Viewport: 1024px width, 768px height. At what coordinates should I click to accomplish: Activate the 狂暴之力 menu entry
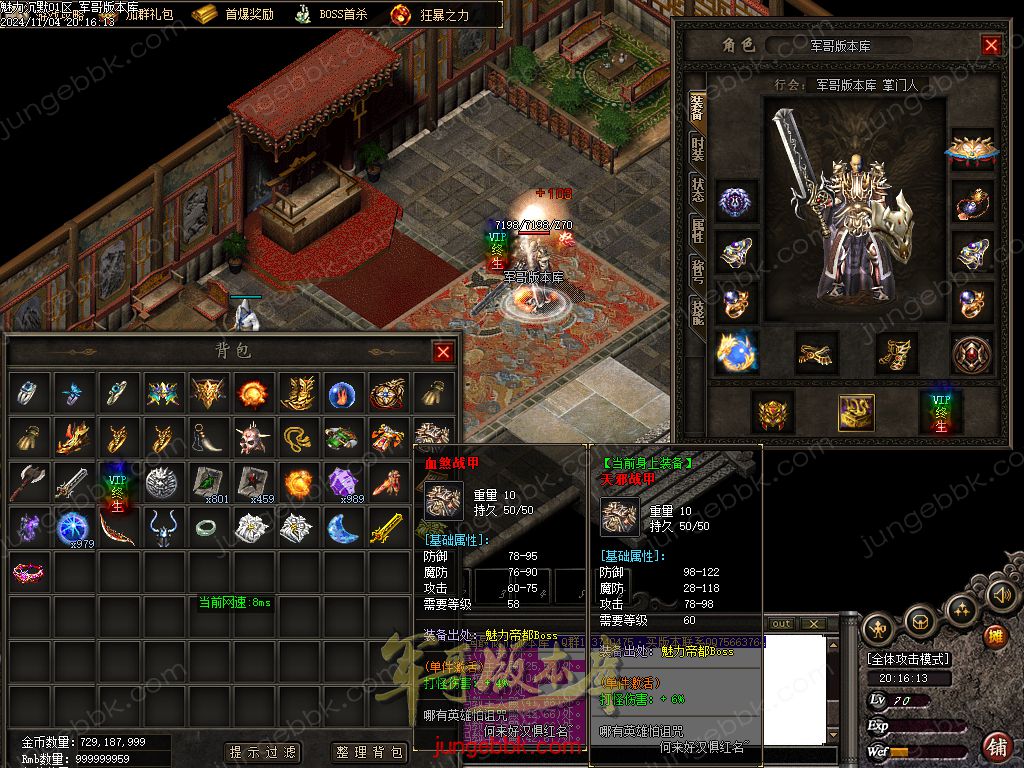click(x=430, y=14)
